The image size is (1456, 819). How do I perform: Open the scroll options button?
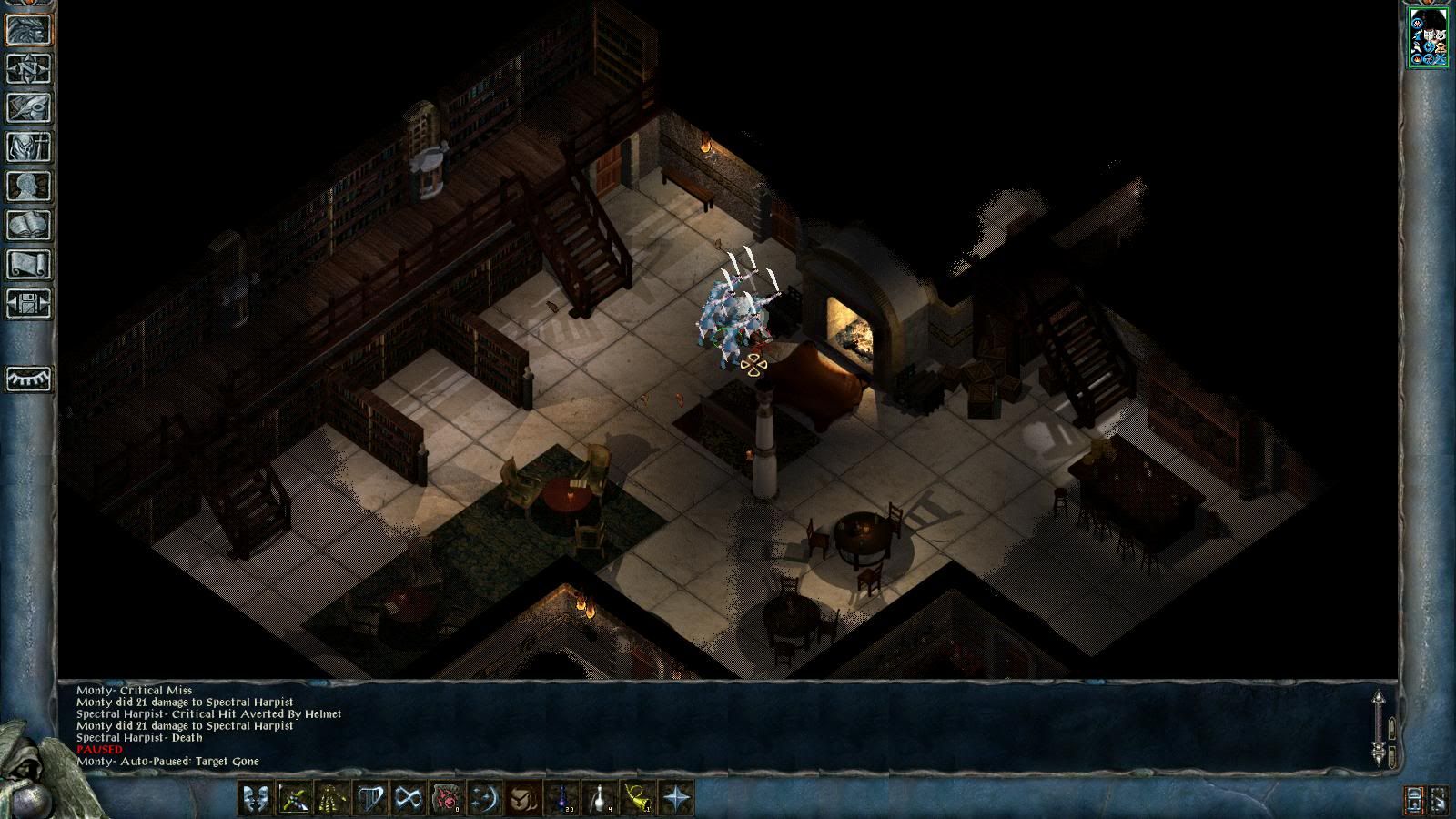pos(29,264)
